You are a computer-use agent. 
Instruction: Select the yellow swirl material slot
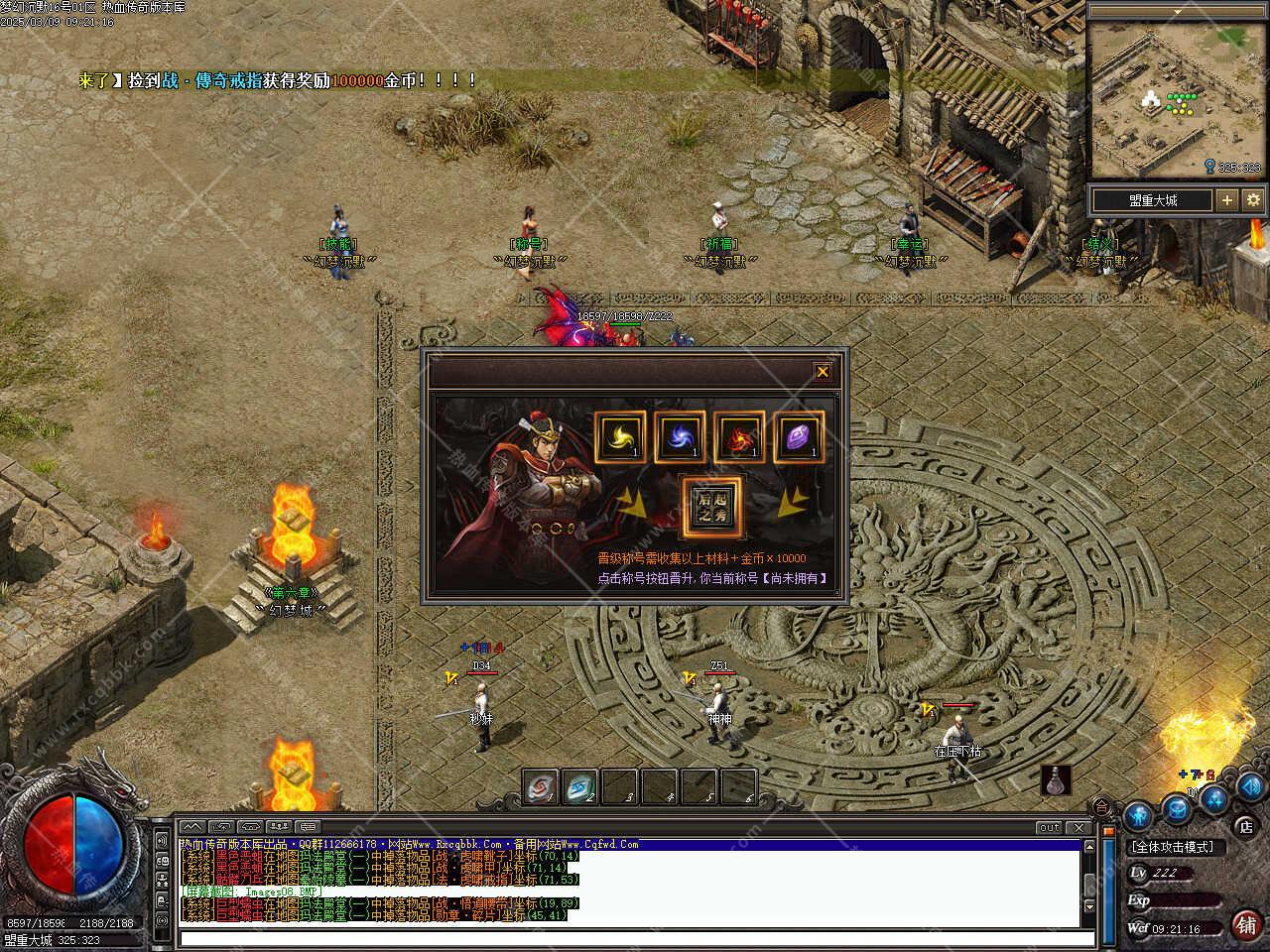pyautogui.click(x=620, y=437)
